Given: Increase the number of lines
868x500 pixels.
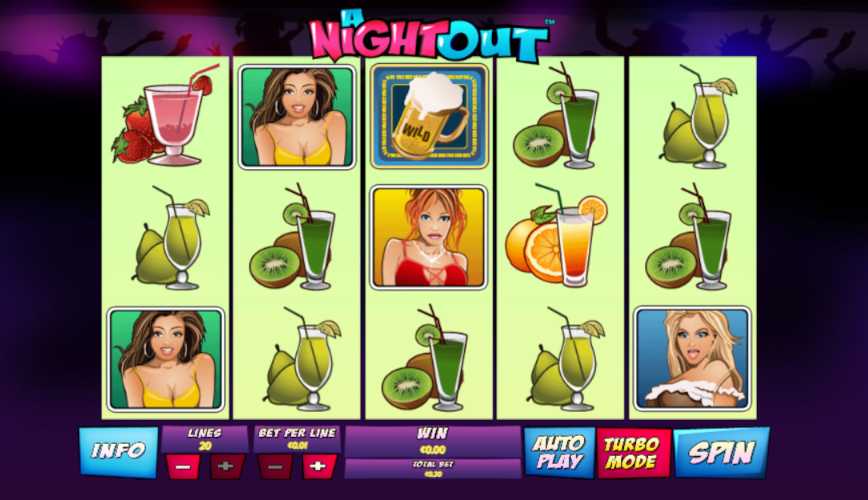Looking at the screenshot, I should point(227,466).
